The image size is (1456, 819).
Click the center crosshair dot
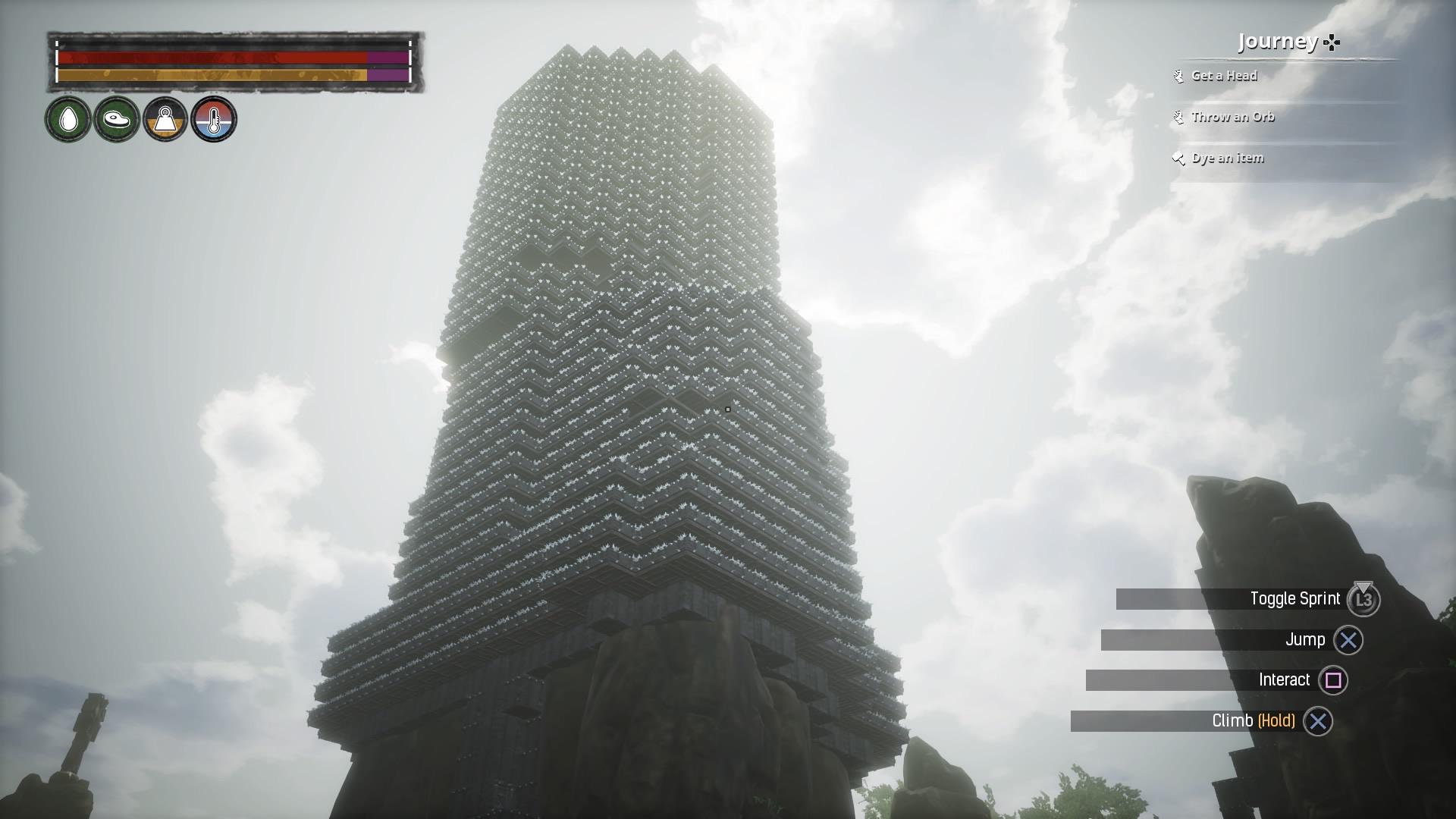coord(727,408)
